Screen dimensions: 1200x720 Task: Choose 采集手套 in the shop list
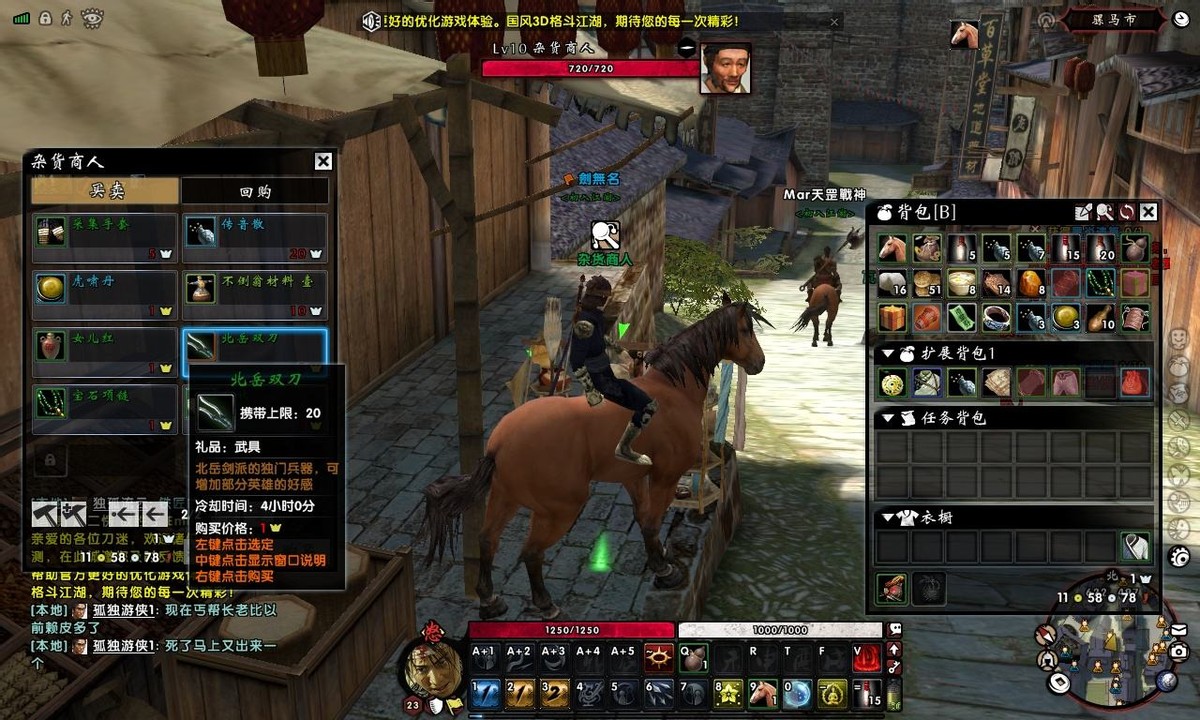[x=105, y=238]
